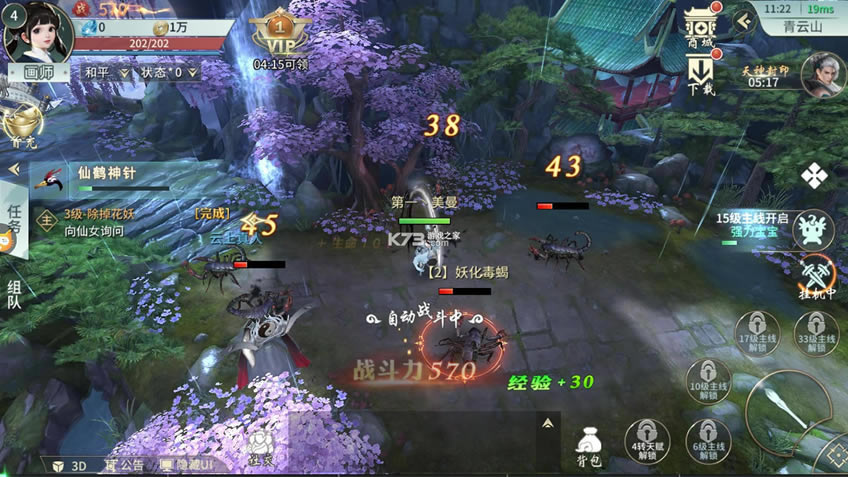
Task: Collapse the top-right menu arrow
Action: [742, 18]
